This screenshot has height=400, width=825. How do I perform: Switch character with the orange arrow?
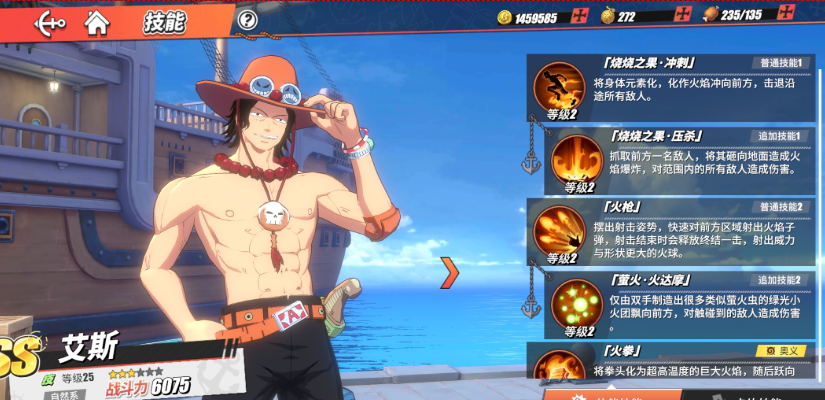pyautogui.click(x=450, y=271)
